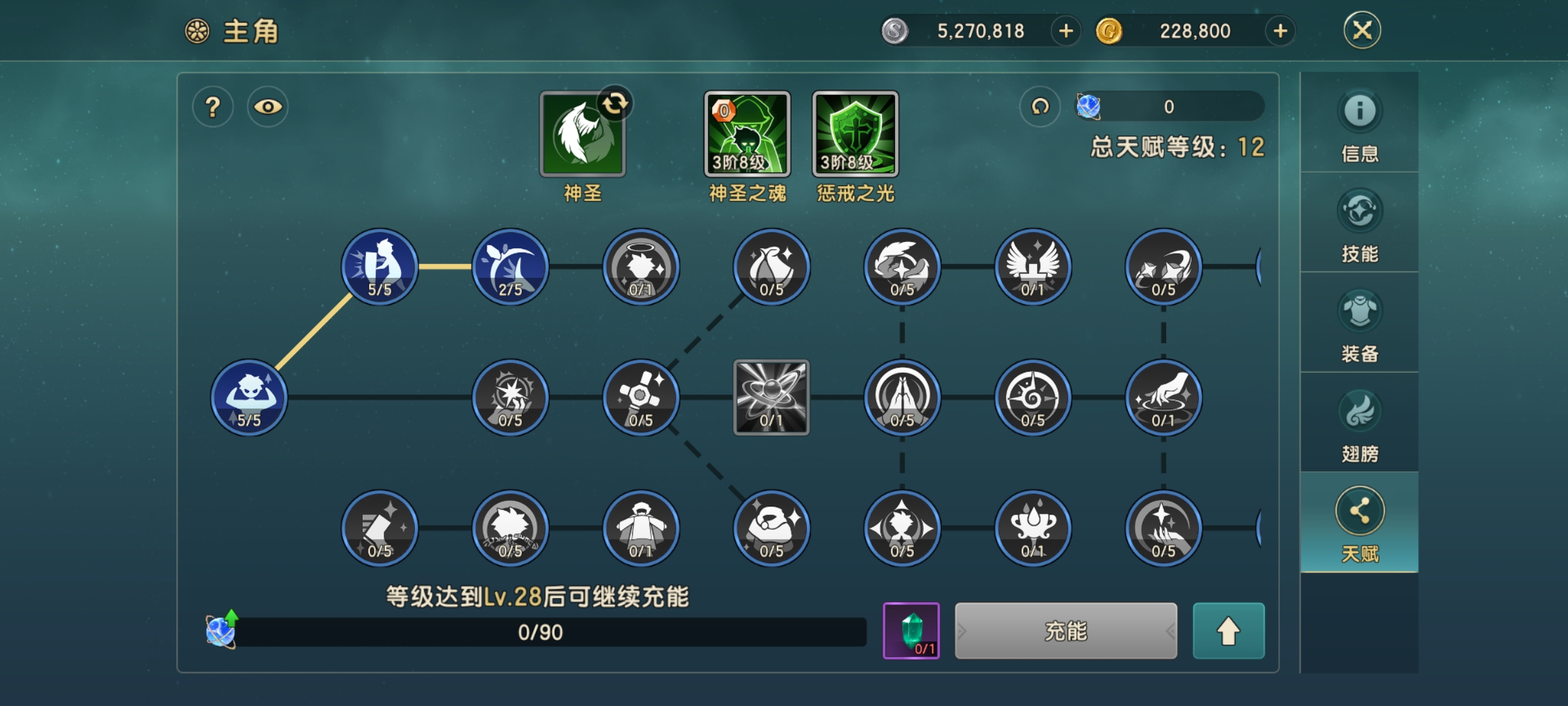The image size is (1568, 706).
Task: Expand silver currency with its plus sign
Action: [1065, 31]
